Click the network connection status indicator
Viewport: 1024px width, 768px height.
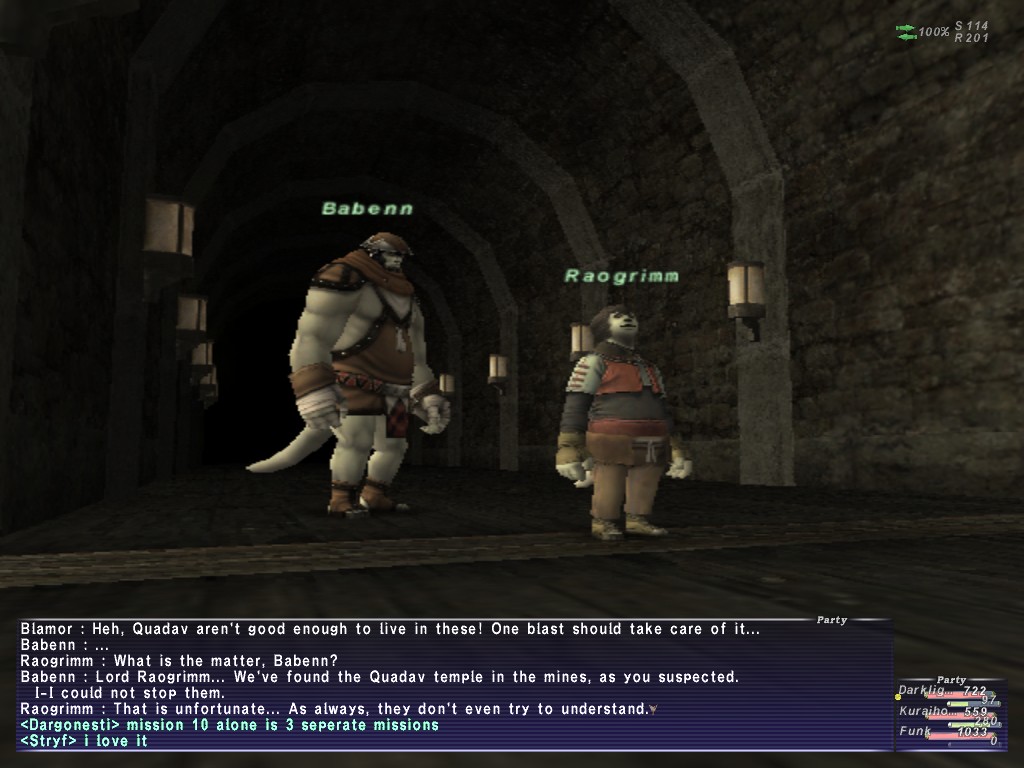(x=907, y=32)
